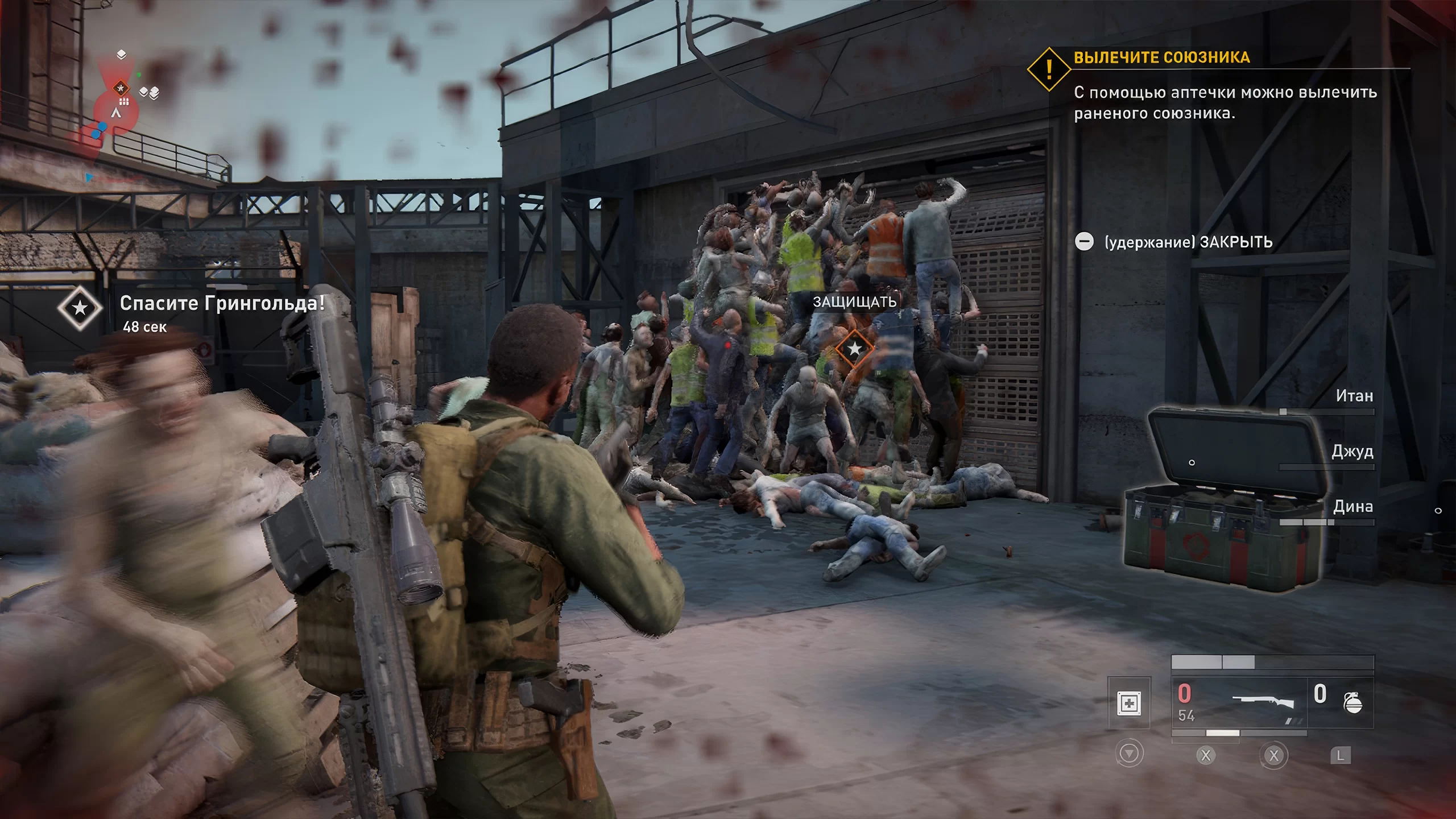Image resolution: width=1456 pixels, height=819 pixels.
Task: Select the 'Спасите Грингольда!' objective tracker
Action: (x=222, y=304)
